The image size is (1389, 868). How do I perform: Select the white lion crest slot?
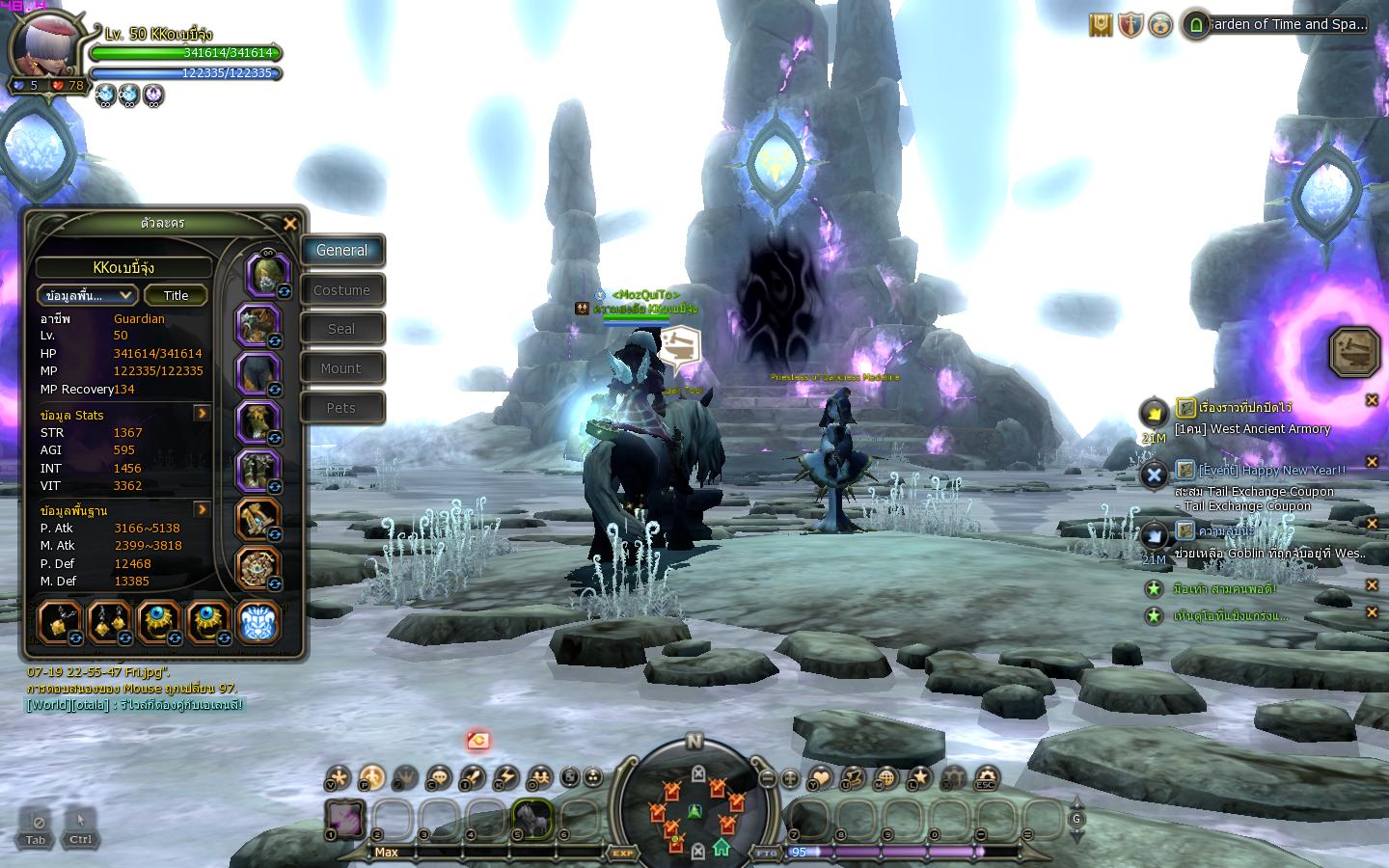coord(258,622)
